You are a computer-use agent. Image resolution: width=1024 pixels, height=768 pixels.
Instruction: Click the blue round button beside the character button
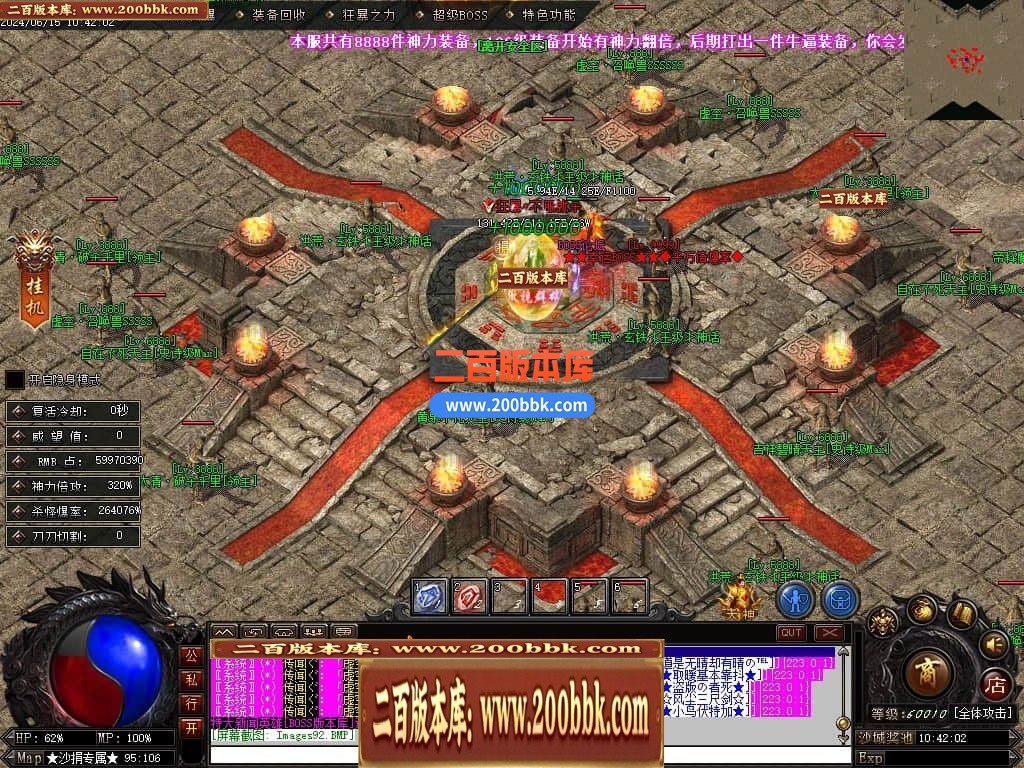(840, 599)
